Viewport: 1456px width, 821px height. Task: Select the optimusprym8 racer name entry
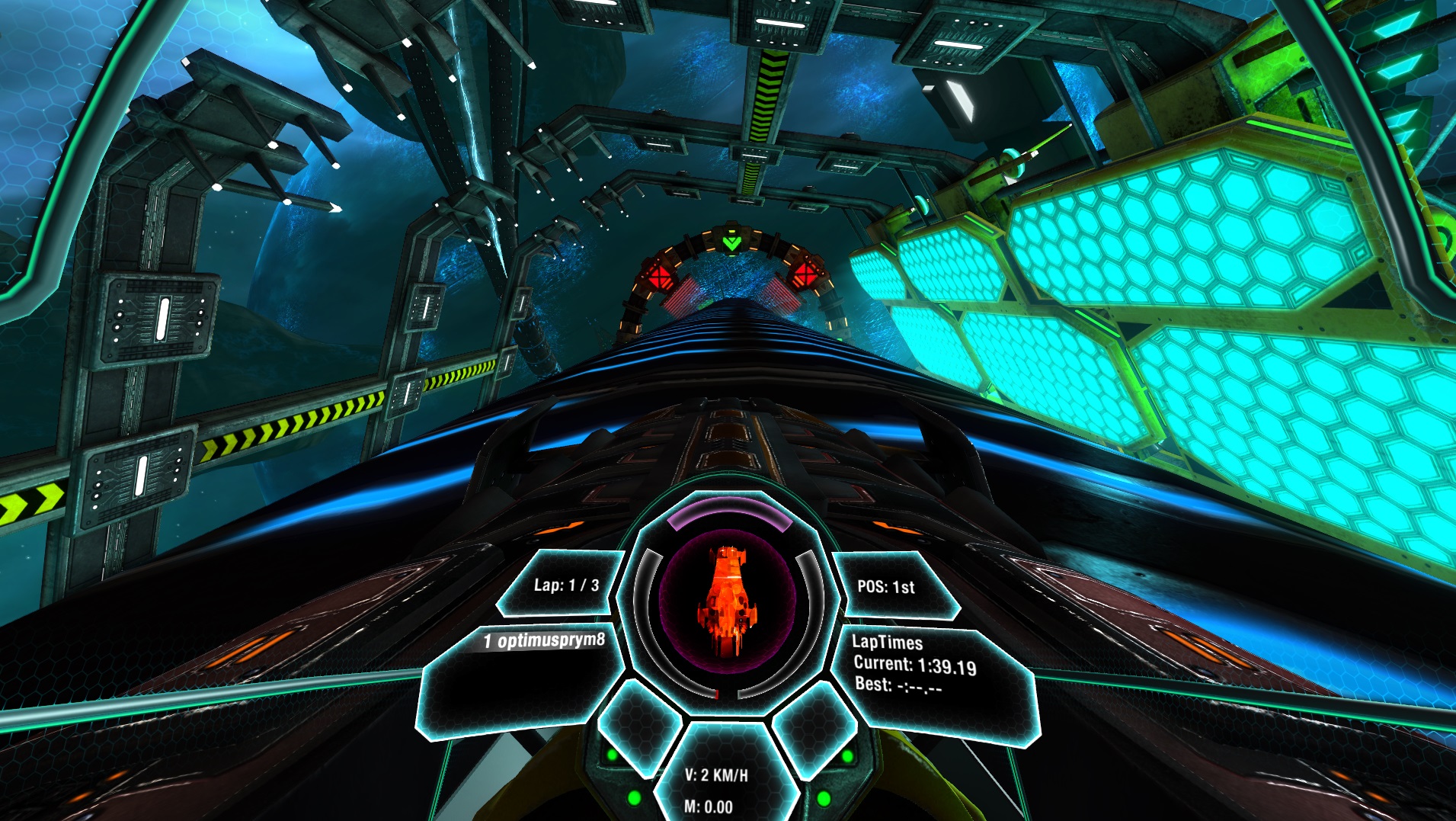pos(542,640)
